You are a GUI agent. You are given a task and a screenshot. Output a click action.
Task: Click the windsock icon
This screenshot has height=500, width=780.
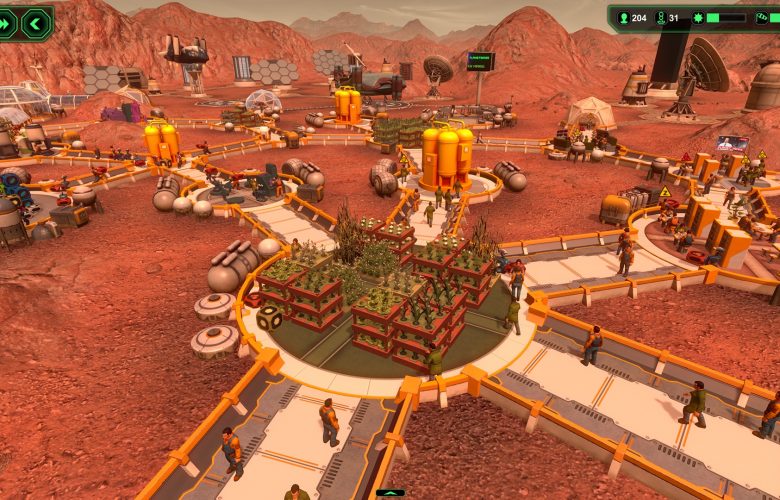click(764, 17)
